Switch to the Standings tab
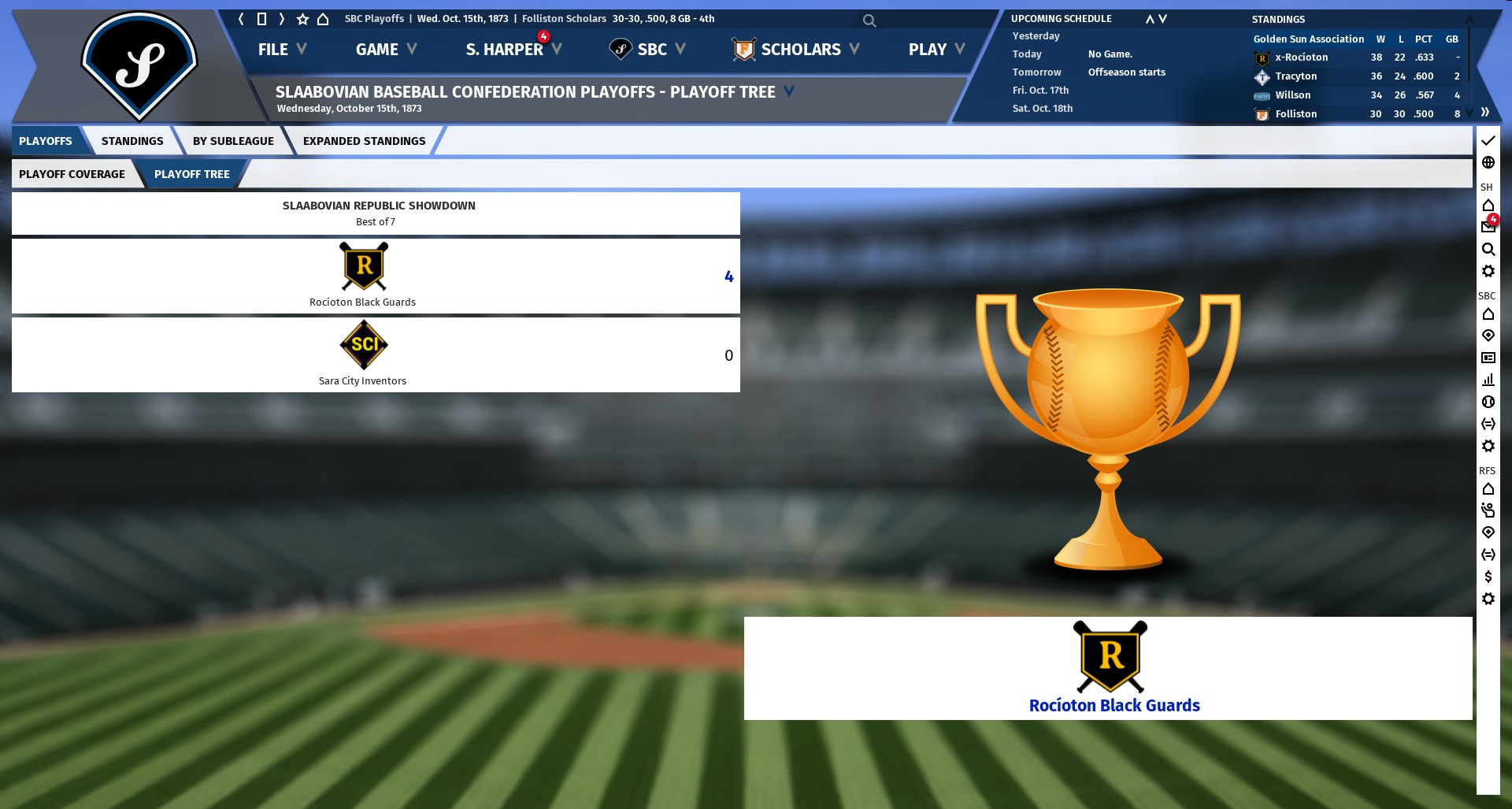The width and height of the screenshot is (1512, 809). [x=132, y=141]
